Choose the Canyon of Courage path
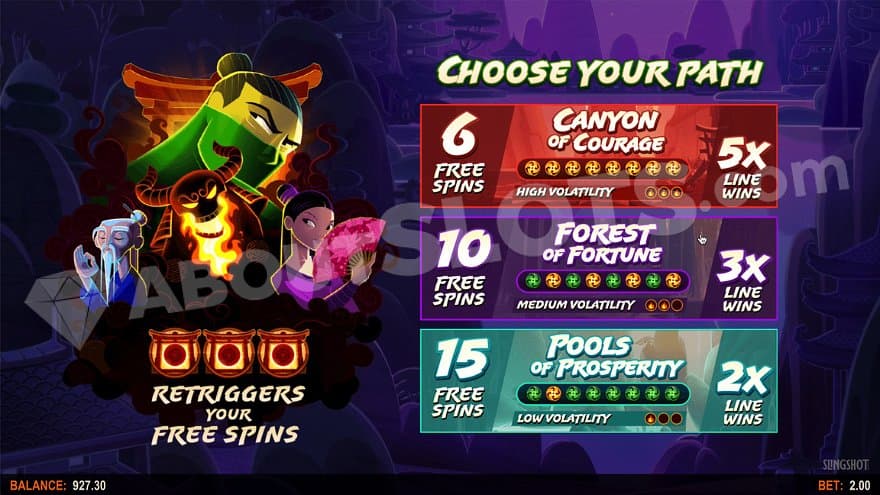Screen dimensions: 880x495 [x=598, y=155]
